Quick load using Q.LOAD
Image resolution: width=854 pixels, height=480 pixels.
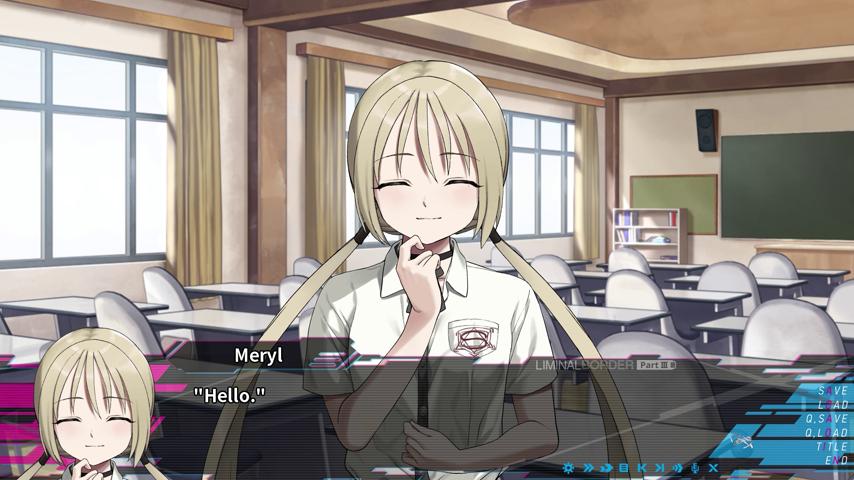click(x=826, y=433)
